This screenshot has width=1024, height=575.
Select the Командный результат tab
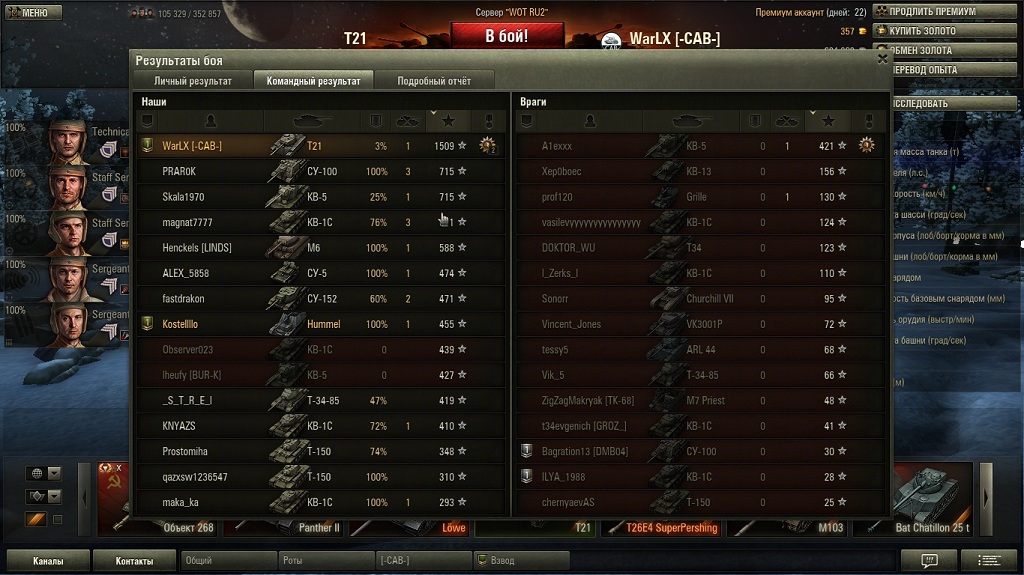pos(313,81)
